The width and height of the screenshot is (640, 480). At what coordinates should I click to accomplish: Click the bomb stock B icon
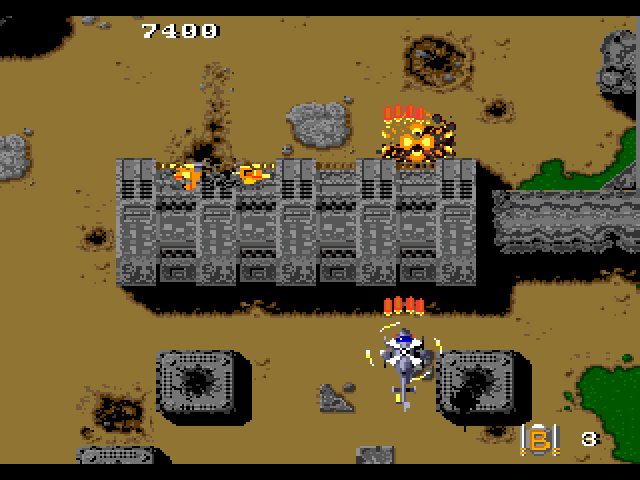pos(539,437)
